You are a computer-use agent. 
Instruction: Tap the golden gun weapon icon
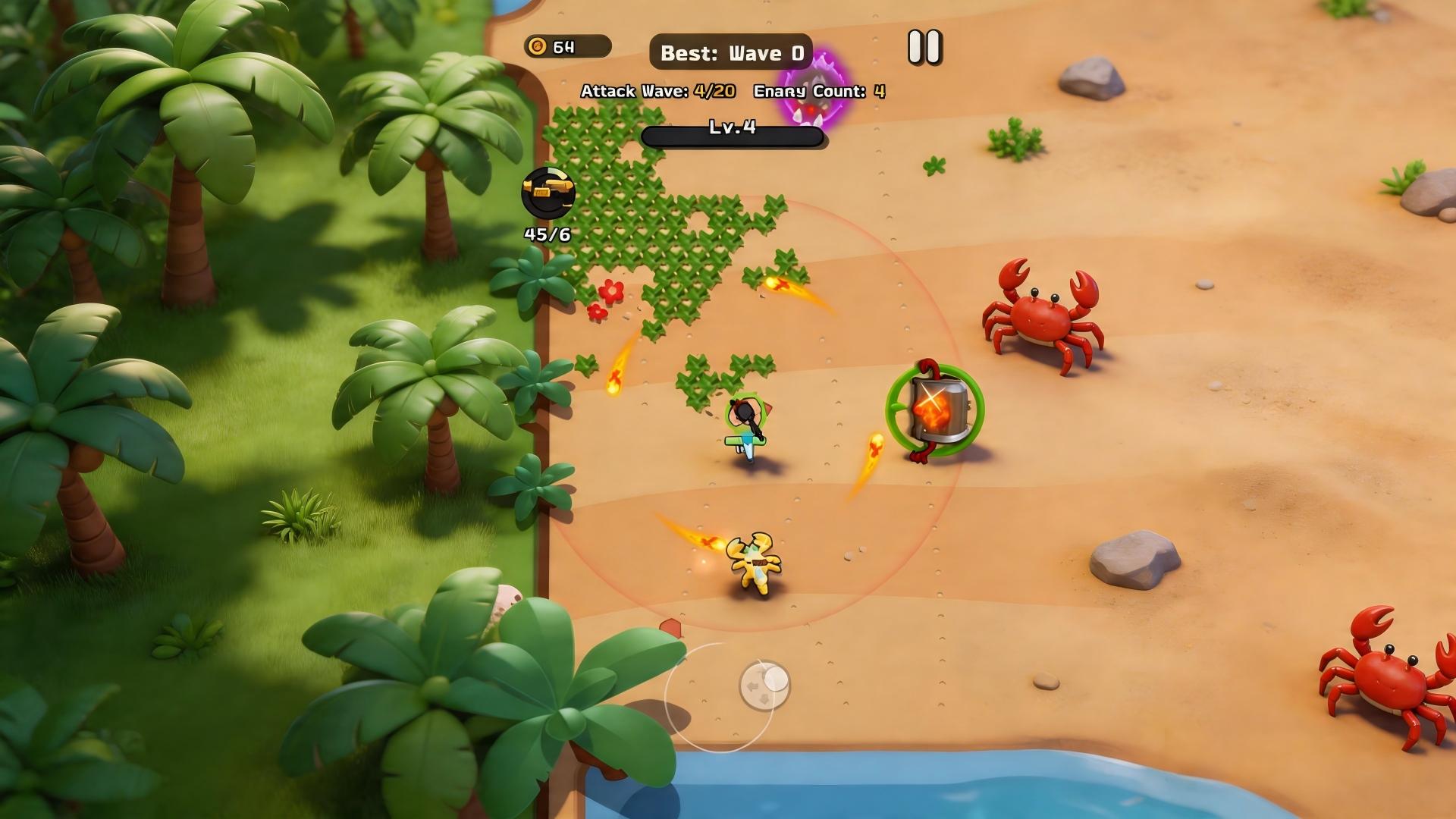click(x=548, y=193)
